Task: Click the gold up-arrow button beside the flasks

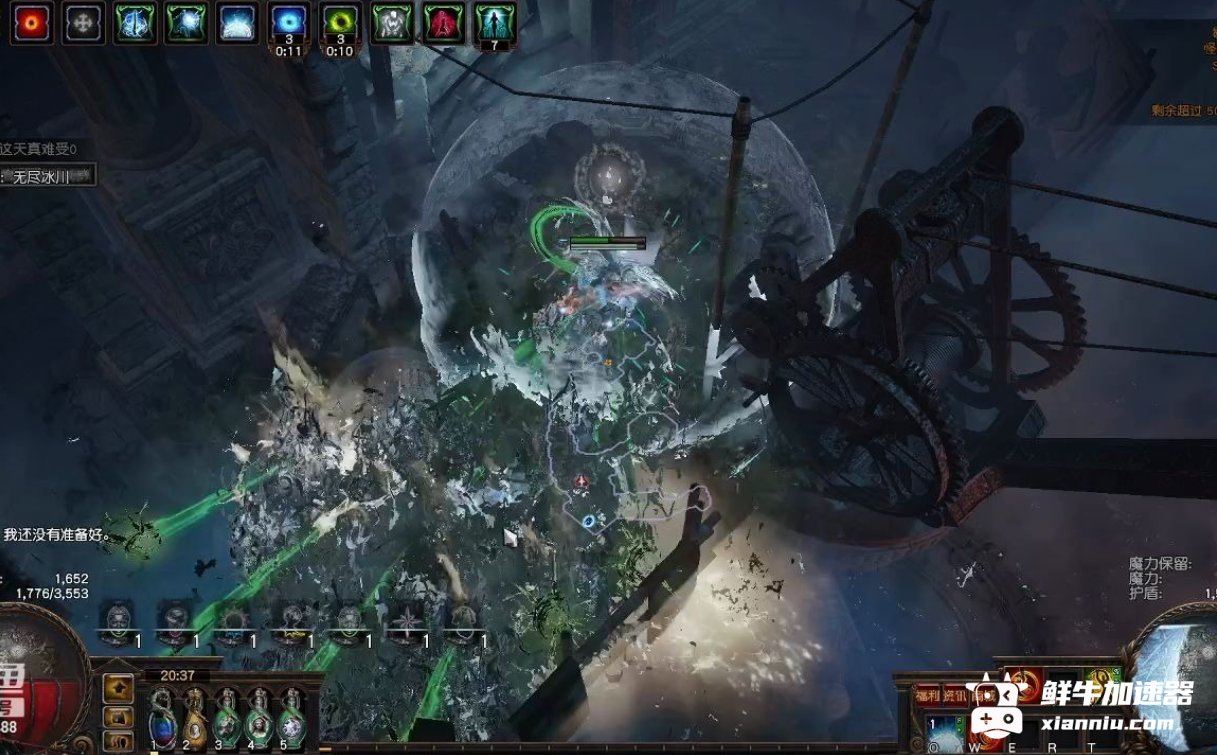Action: coord(119,688)
